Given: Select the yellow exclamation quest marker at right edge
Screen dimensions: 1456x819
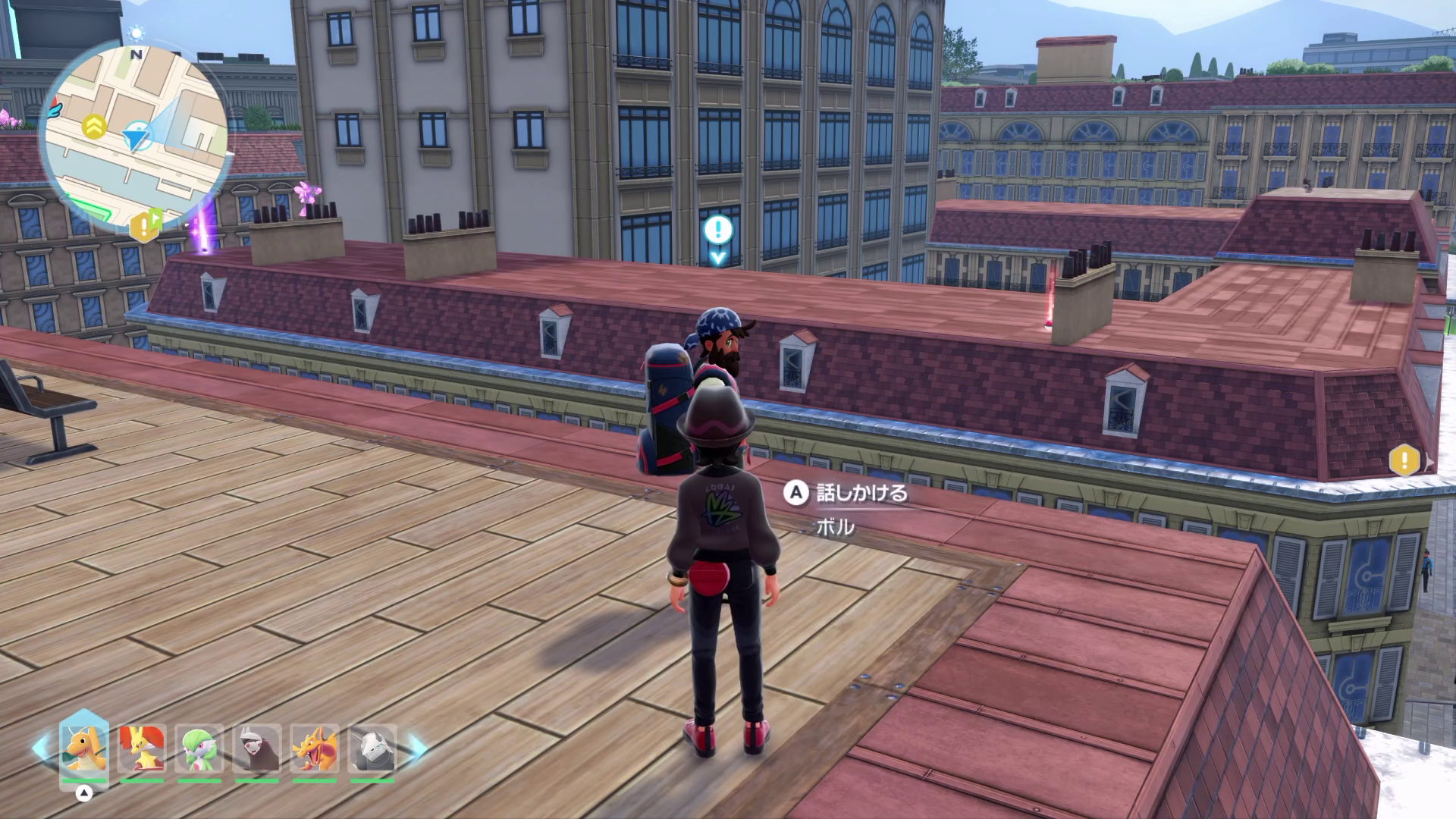Looking at the screenshot, I should [x=1404, y=460].
